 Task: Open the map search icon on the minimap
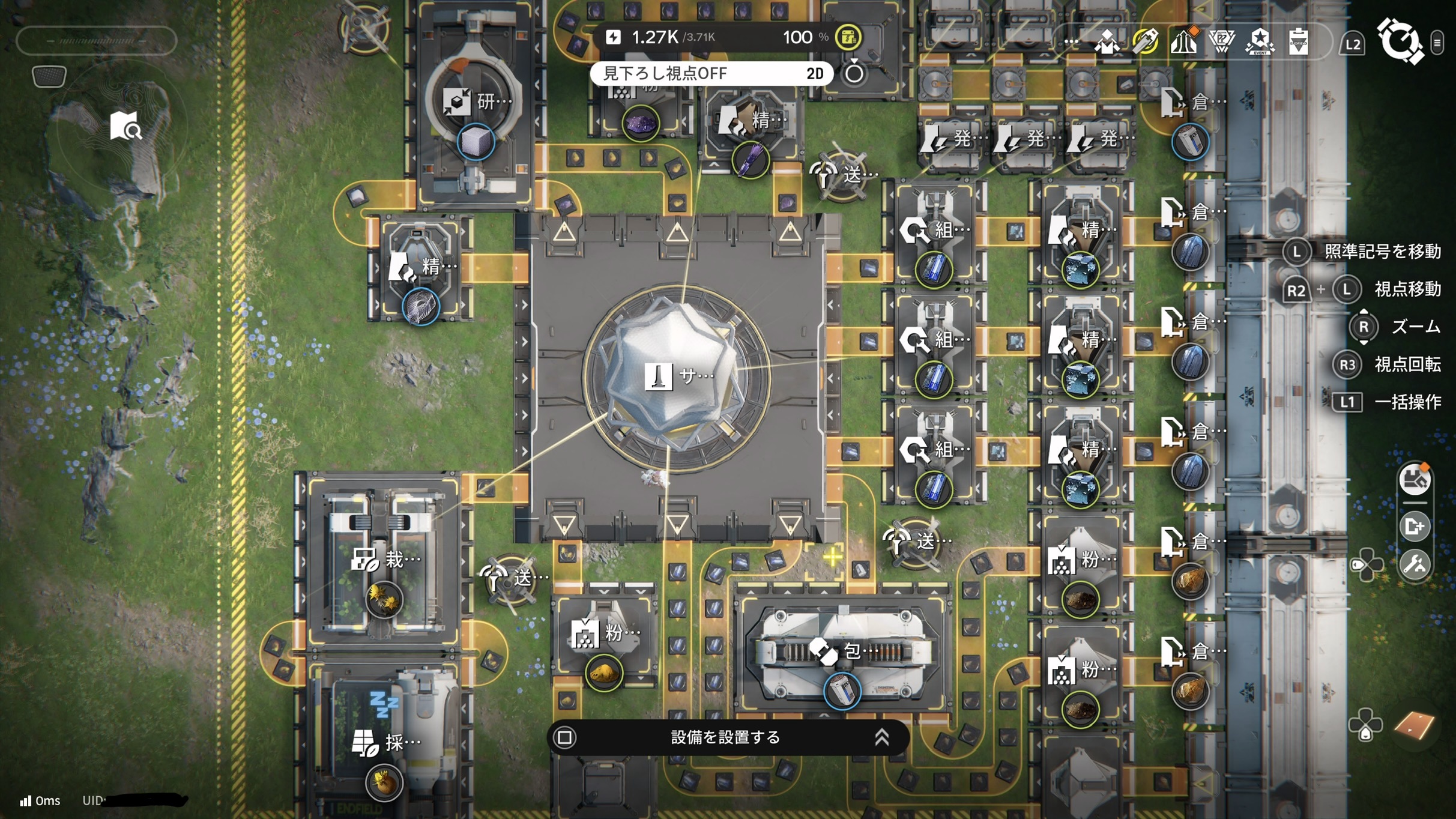pyautogui.click(x=125, y=126)
